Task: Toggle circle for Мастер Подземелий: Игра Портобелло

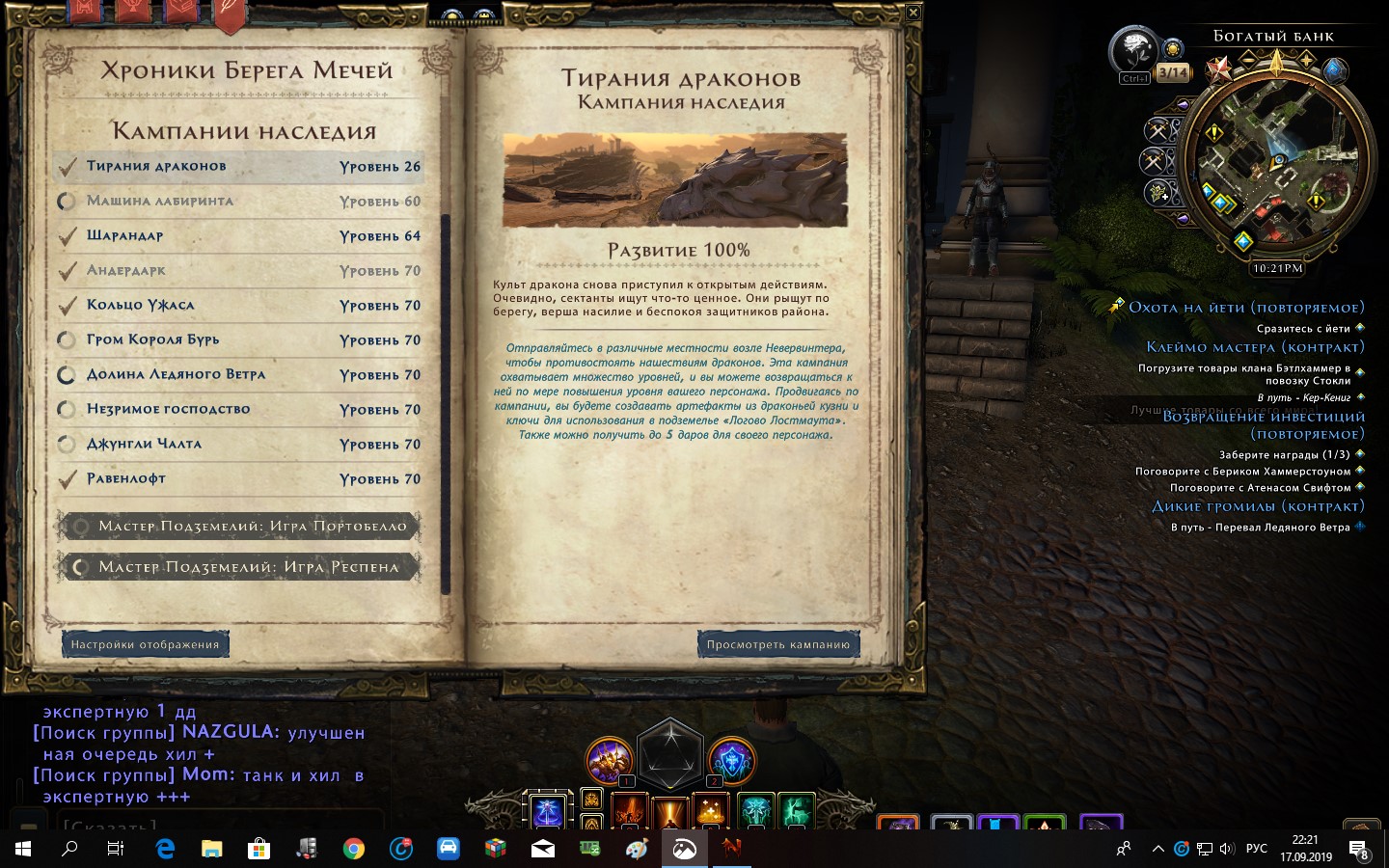Action: pos(81,526)
